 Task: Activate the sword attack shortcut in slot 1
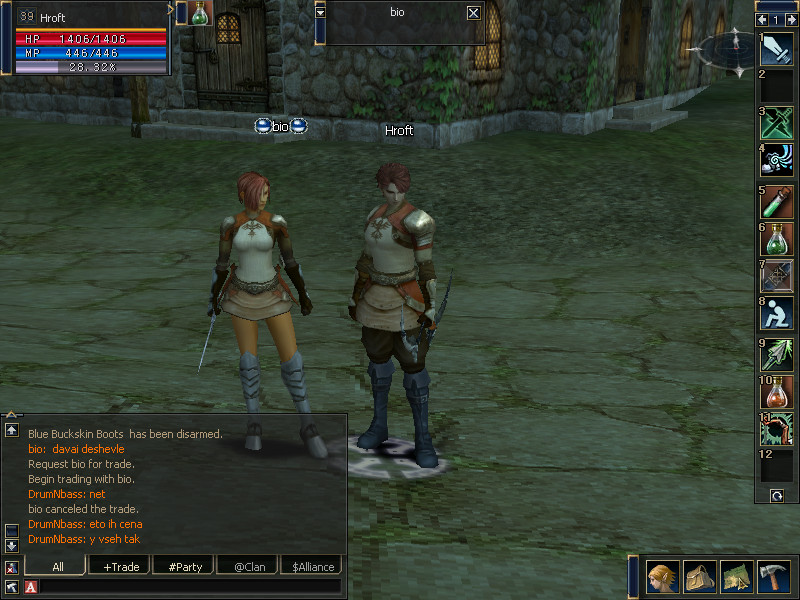tap(777, 49)
